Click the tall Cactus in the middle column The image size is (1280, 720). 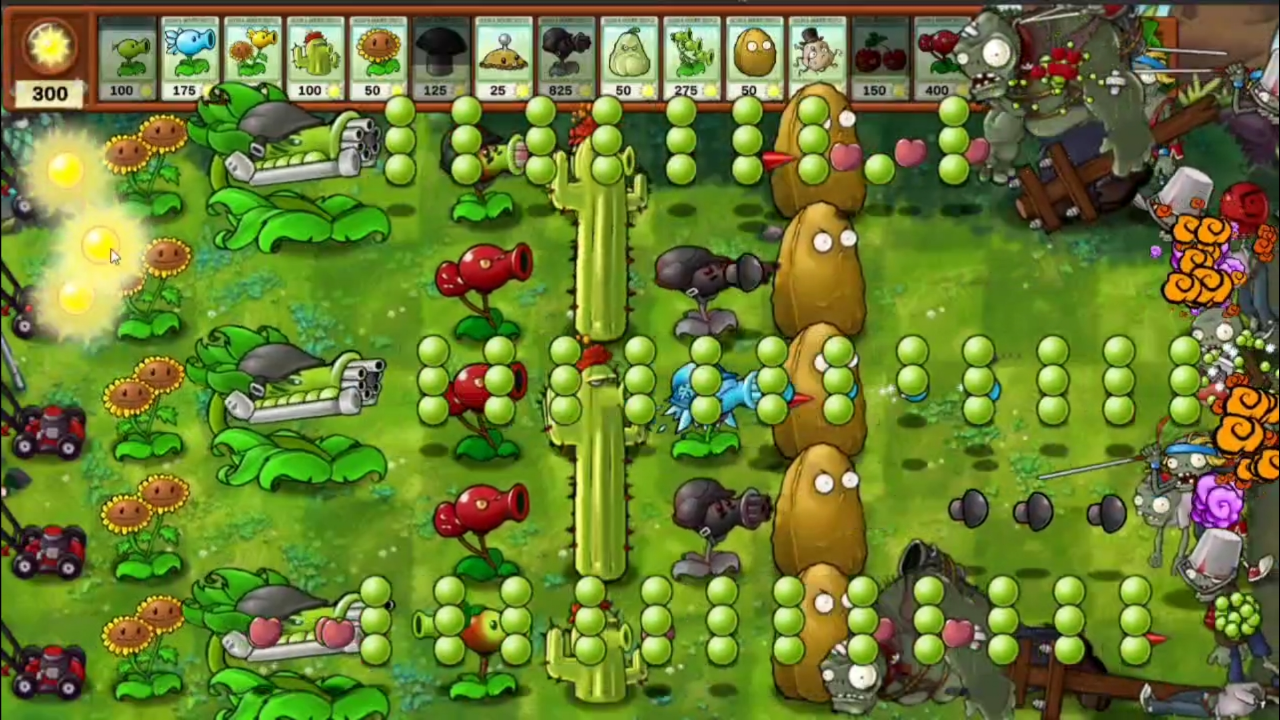tap(600, 400)
